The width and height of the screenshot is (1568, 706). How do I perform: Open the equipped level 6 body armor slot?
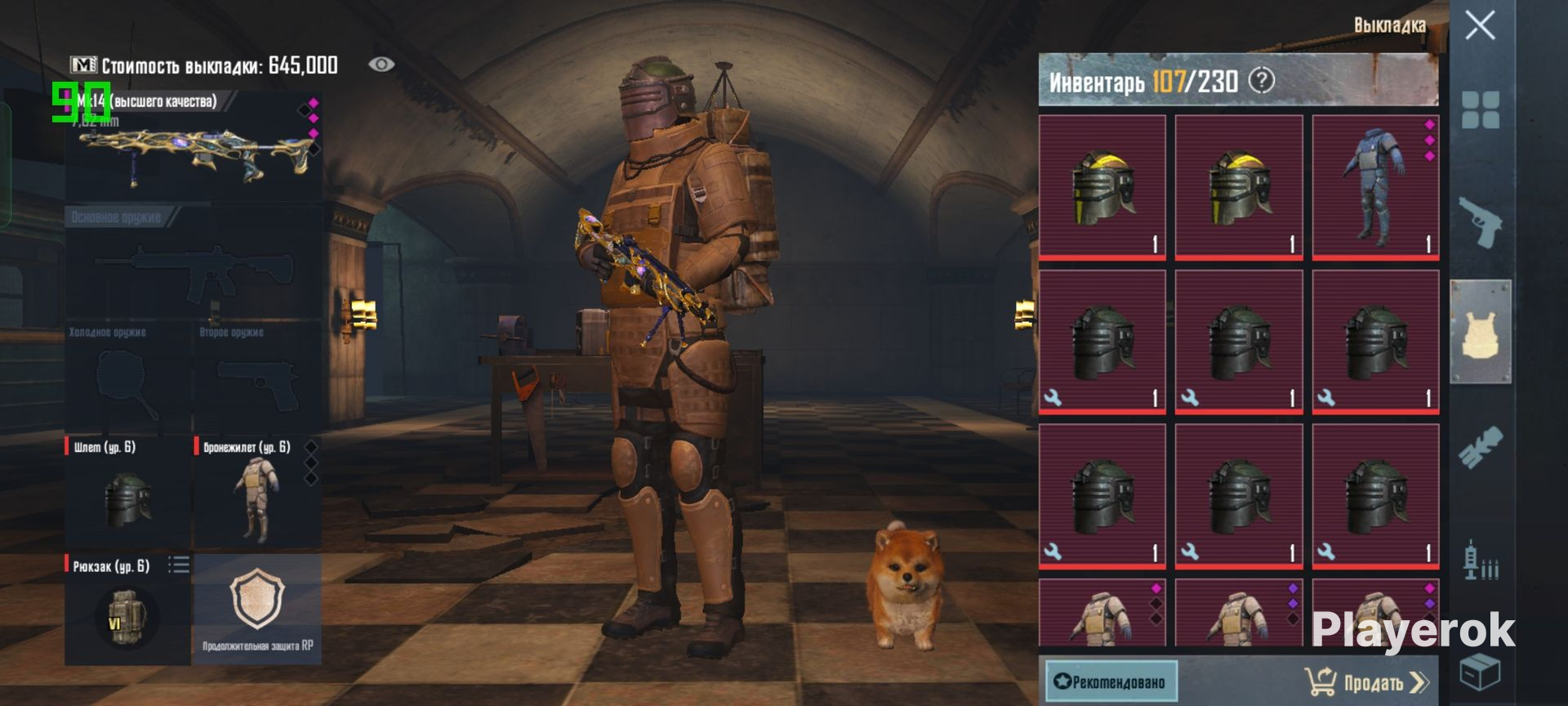click(256, 494)
